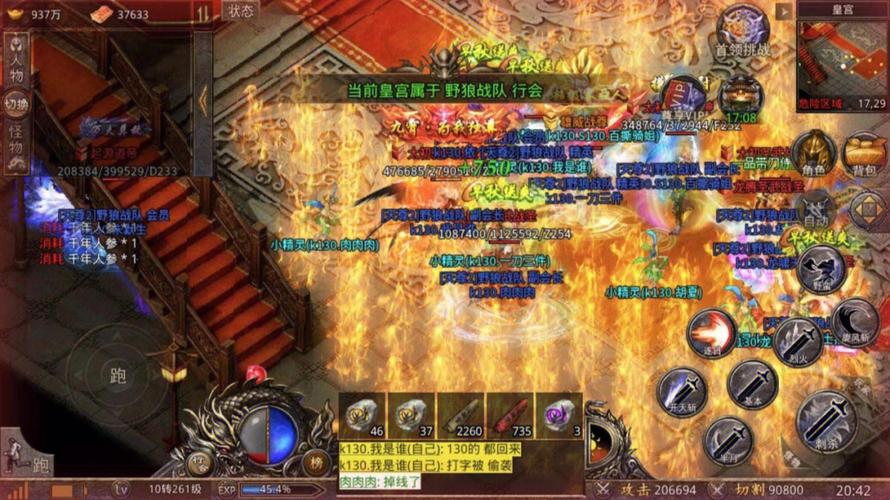Collapse the left panel with the arrow handle
The image size is (890, 500).
coord(203,102)
